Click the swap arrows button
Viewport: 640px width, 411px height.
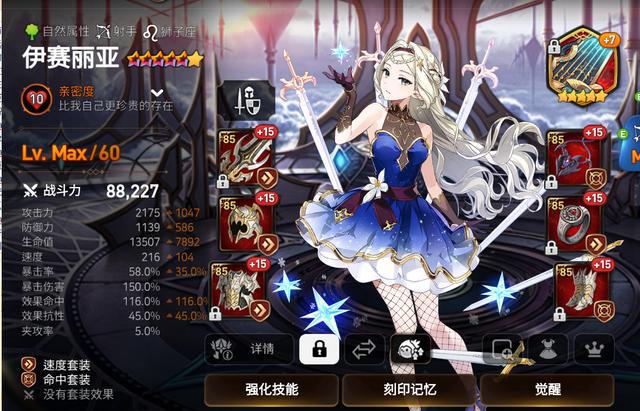point(365,349)
